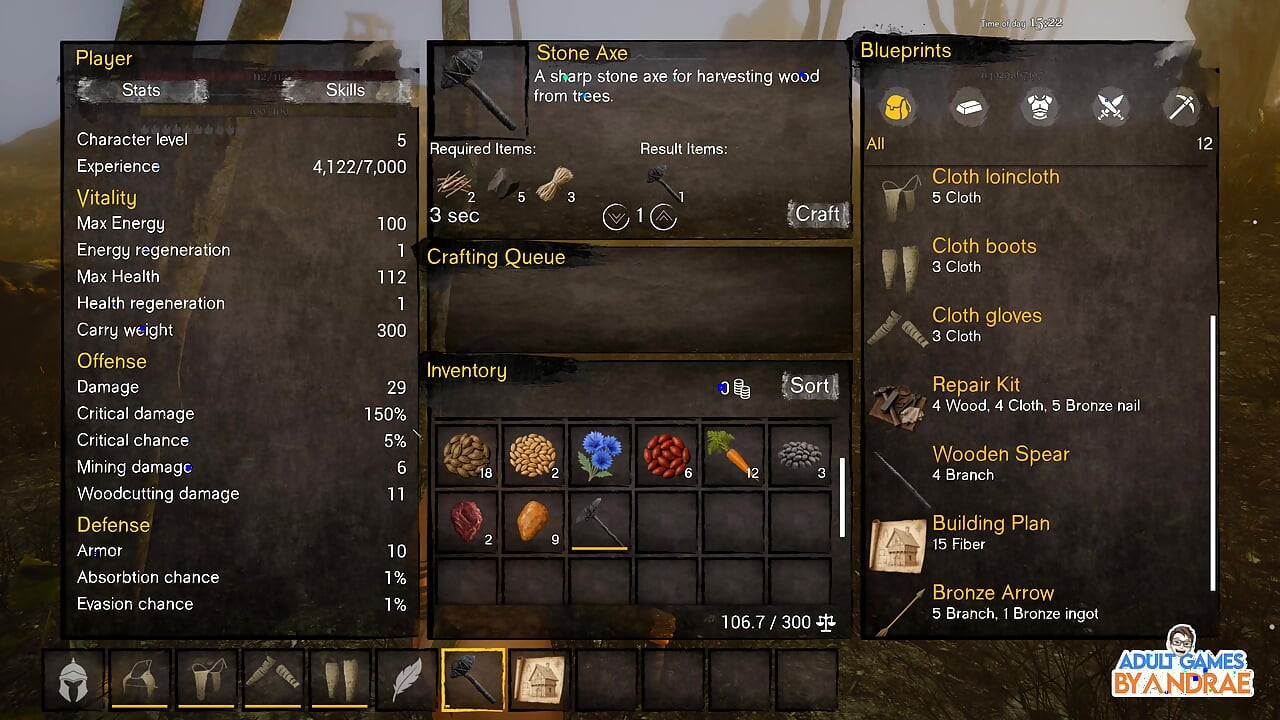Screen dimensions: 1280x720
Task: Craft the Stone Axe
Action: (817, 214)
